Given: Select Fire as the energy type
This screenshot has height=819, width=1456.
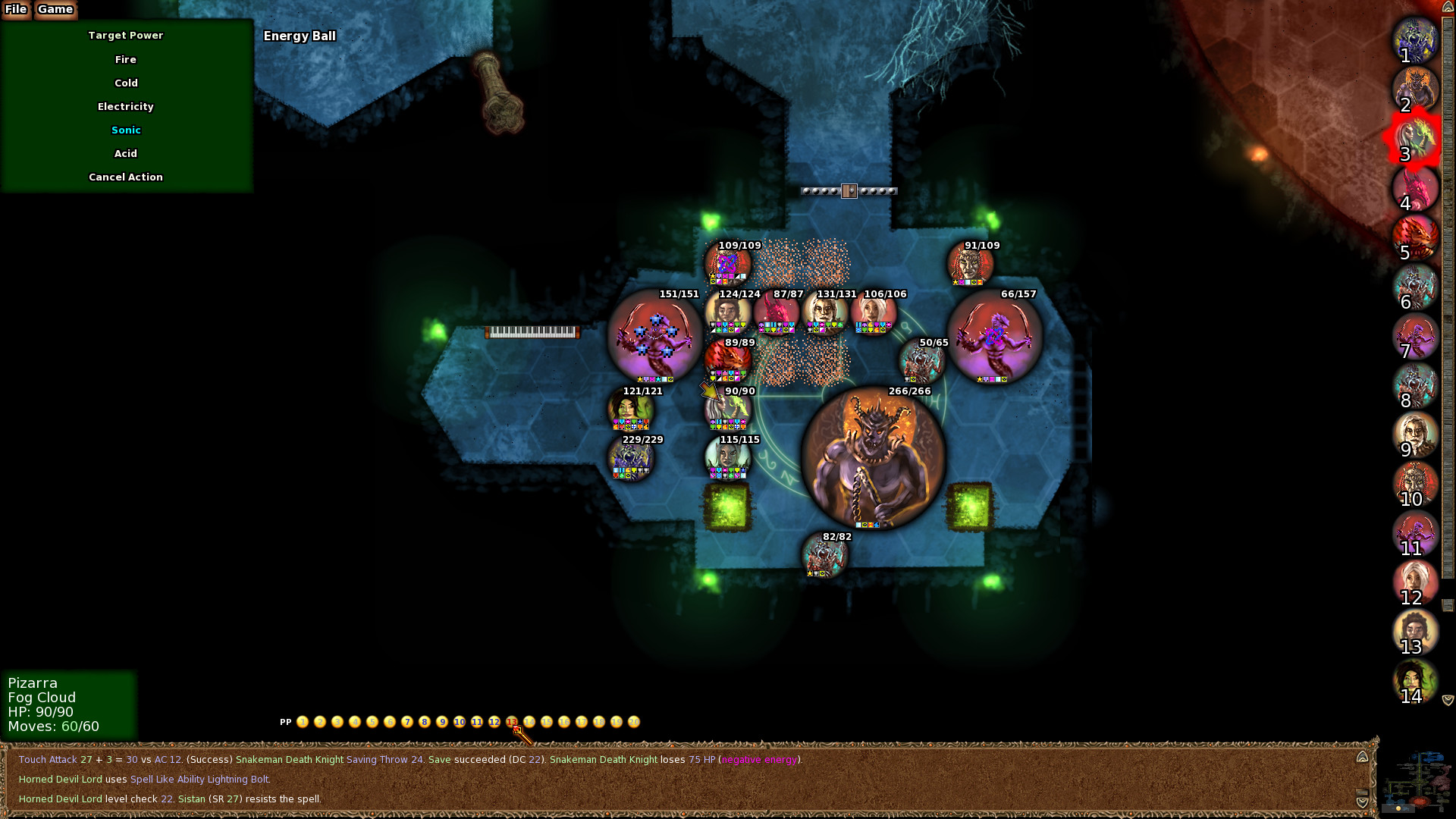Looking at the screenshot, I should point(126,59).
